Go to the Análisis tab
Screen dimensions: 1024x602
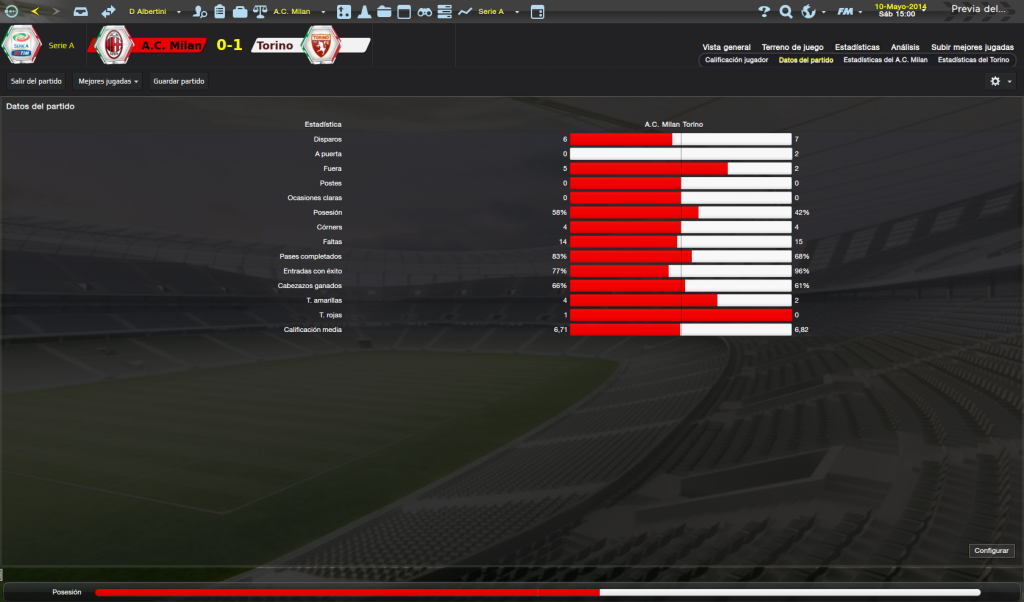pyautogui.click(x=905, y=47)
